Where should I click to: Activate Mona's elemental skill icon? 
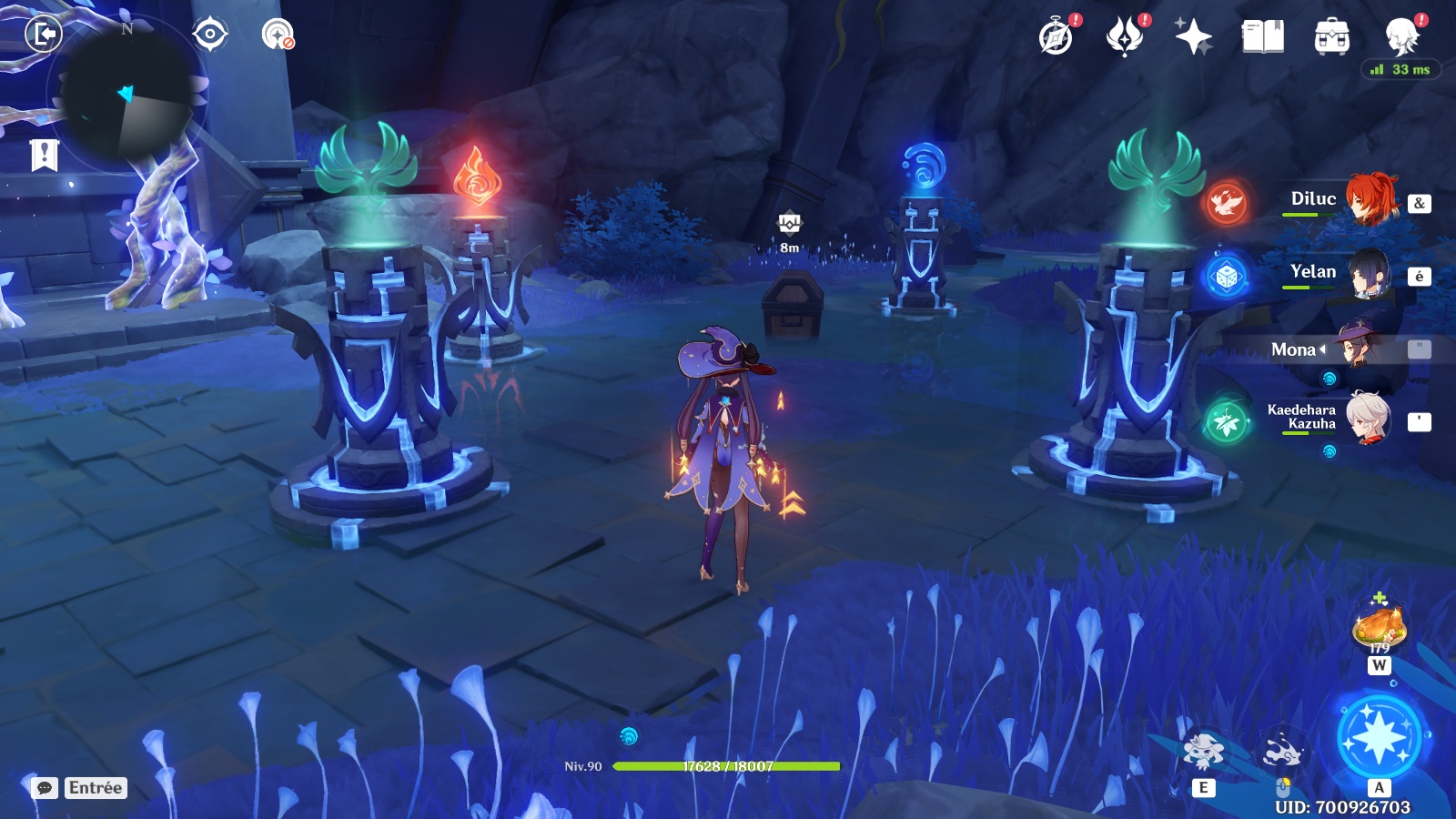click(x=1203, y=751)
